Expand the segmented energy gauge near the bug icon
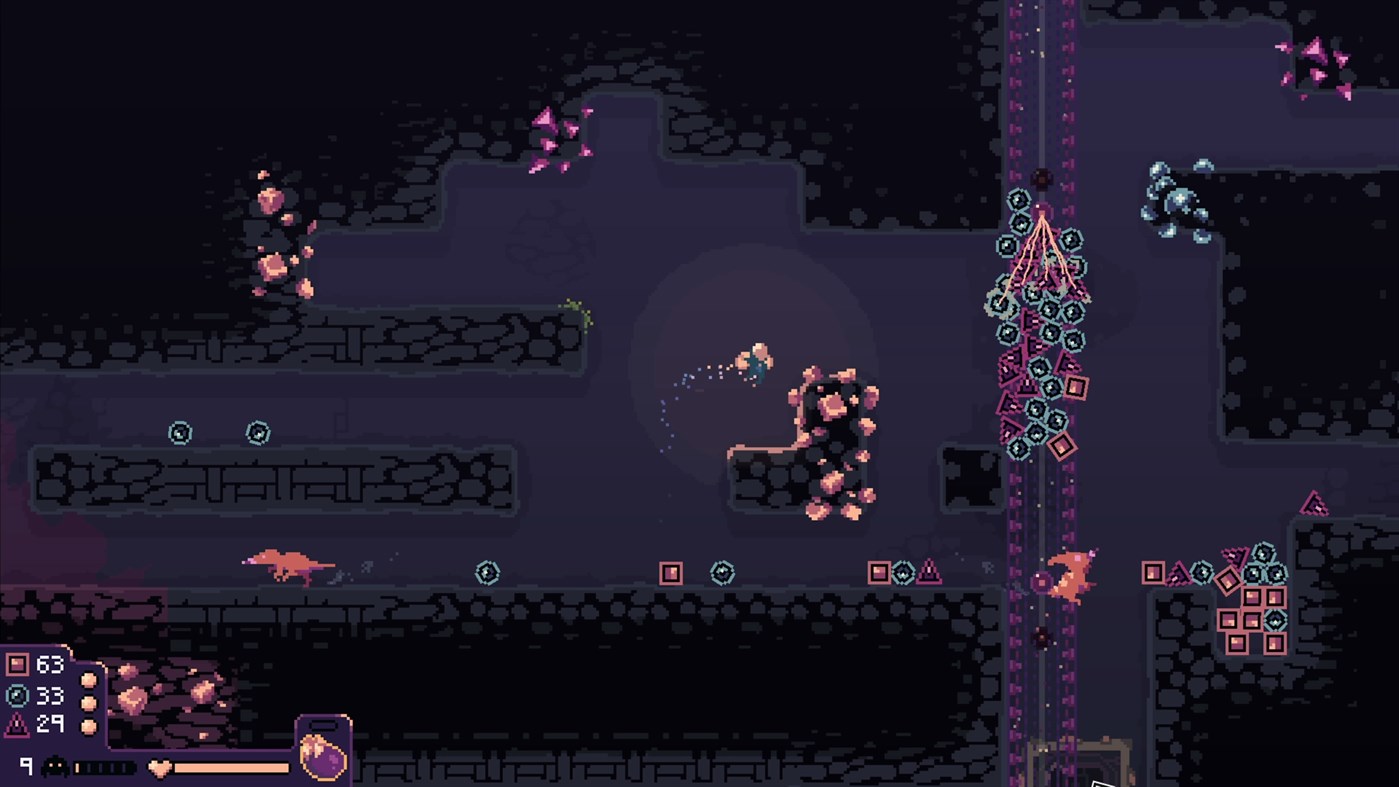 [103, 766]
